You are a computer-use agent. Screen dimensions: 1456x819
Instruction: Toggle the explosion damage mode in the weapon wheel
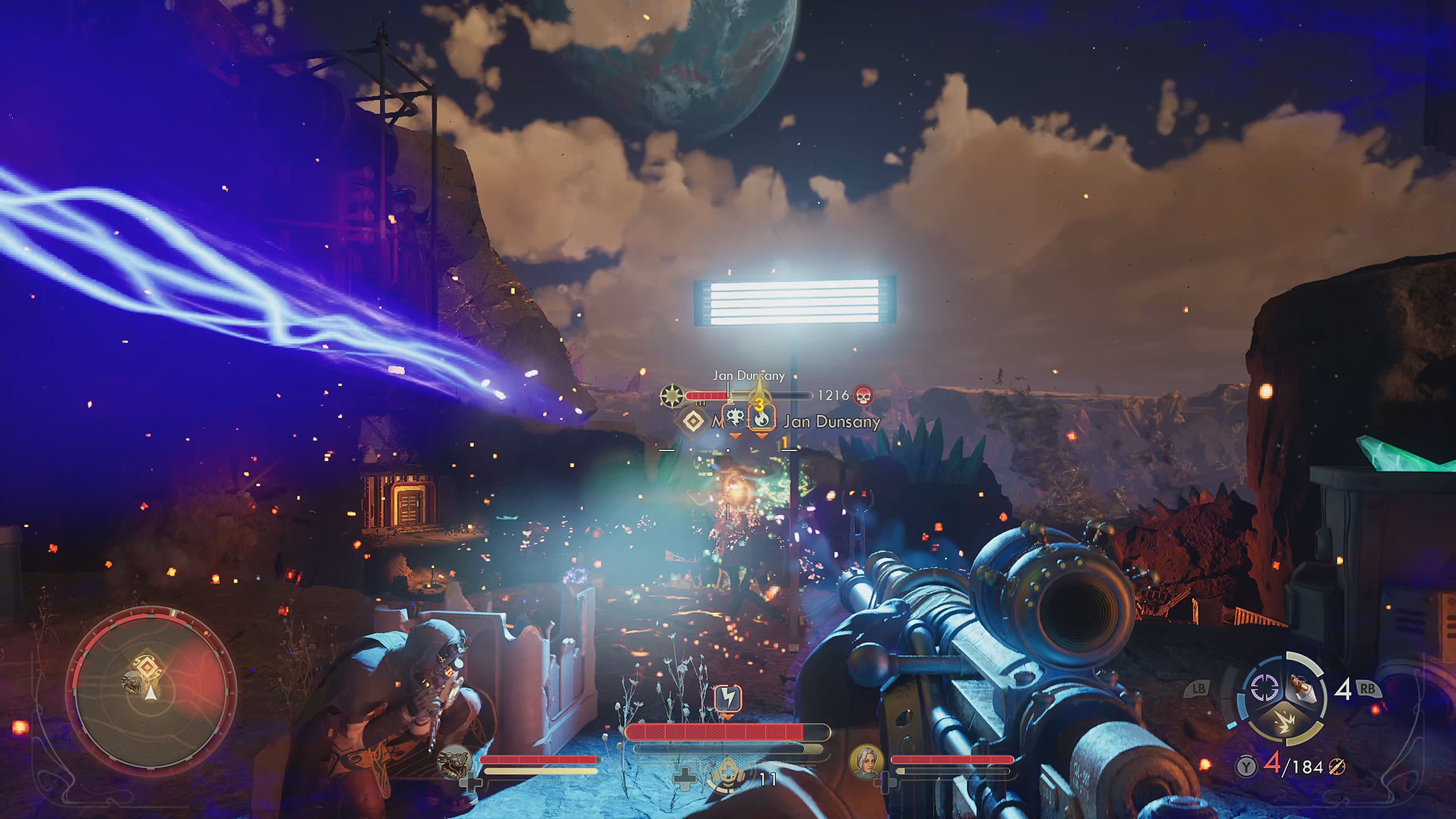(x=1285, y=722)
